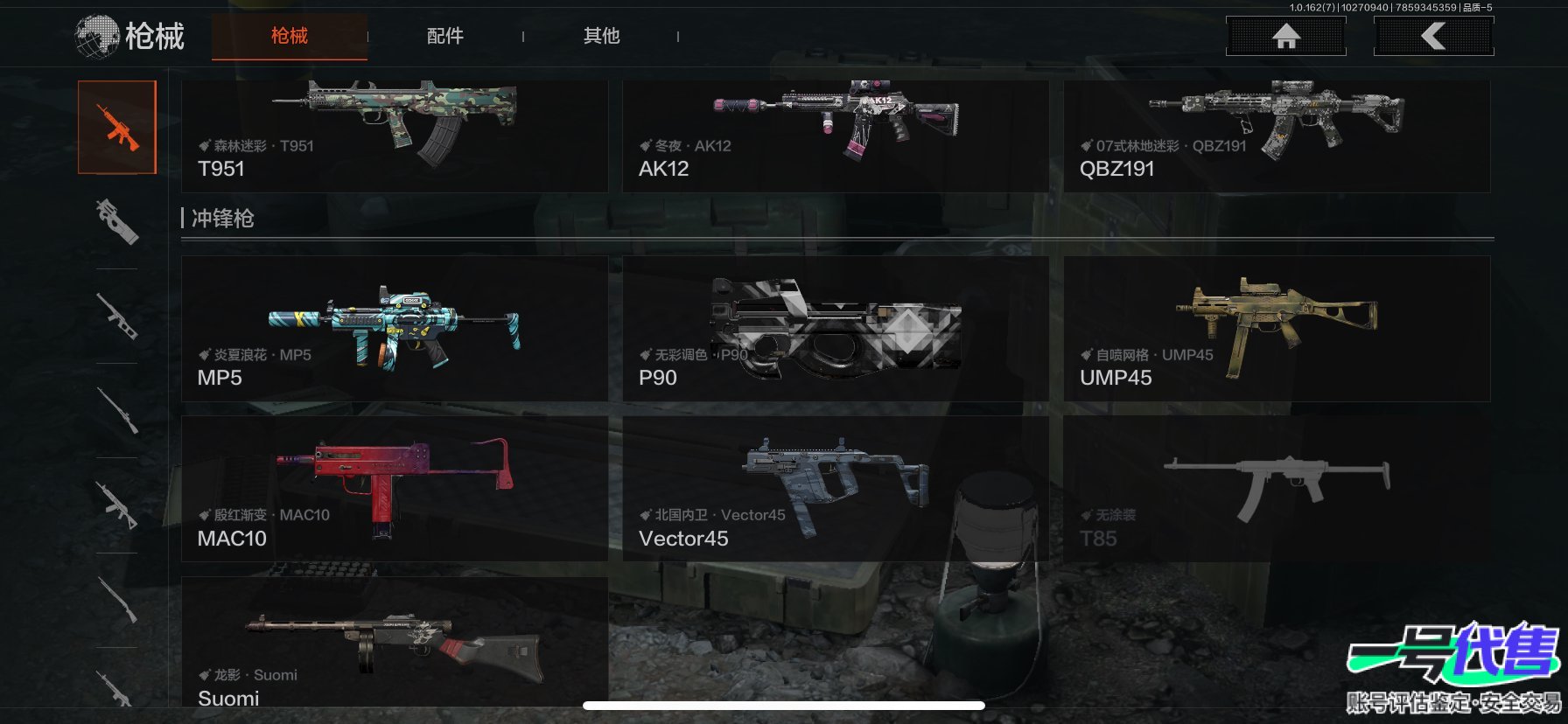Open the Suomi weapon card
Viewport: 1568px width, 724px height.
tap(394, 643)
